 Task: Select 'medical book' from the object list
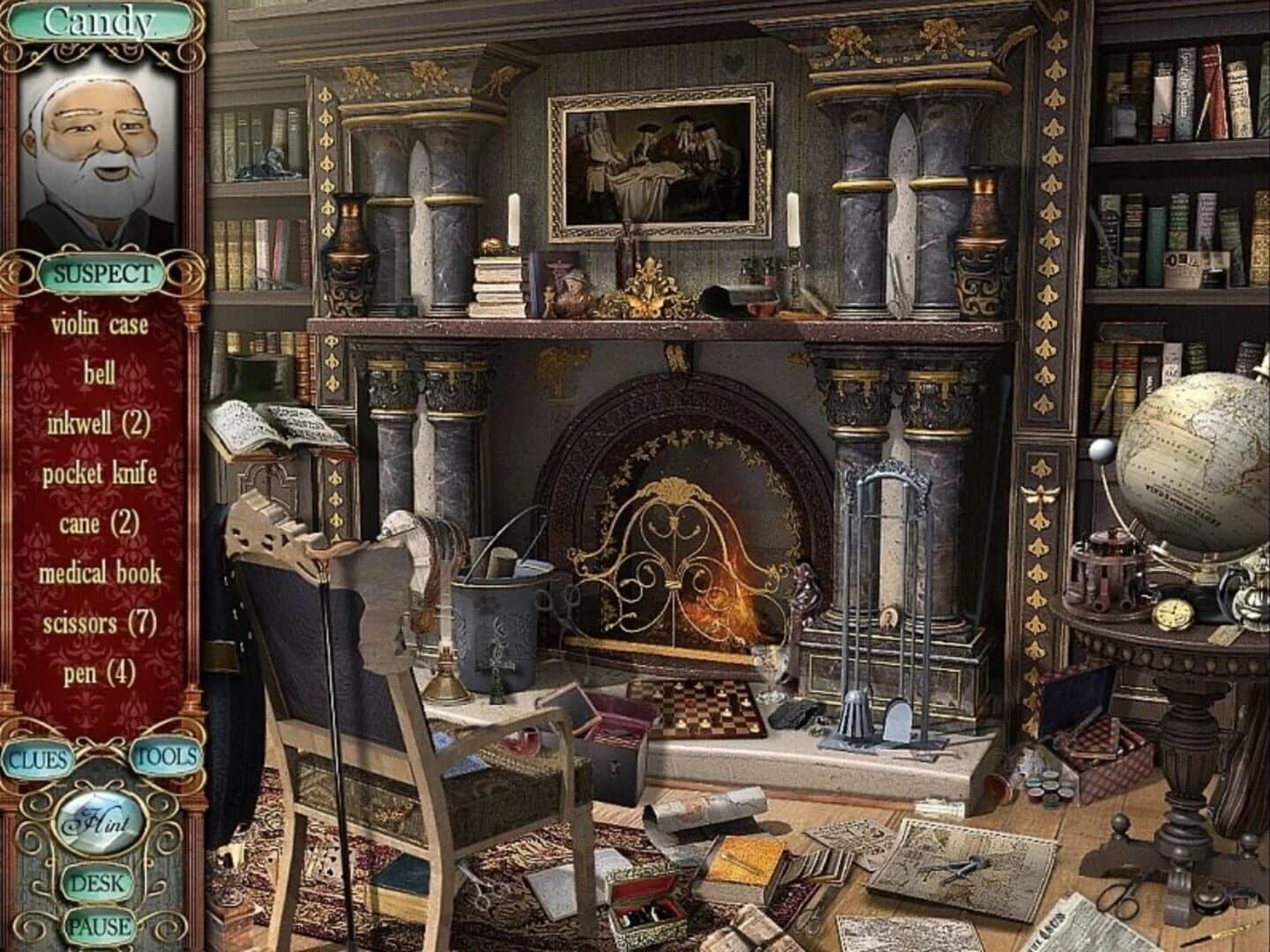[x=100, y=575]
